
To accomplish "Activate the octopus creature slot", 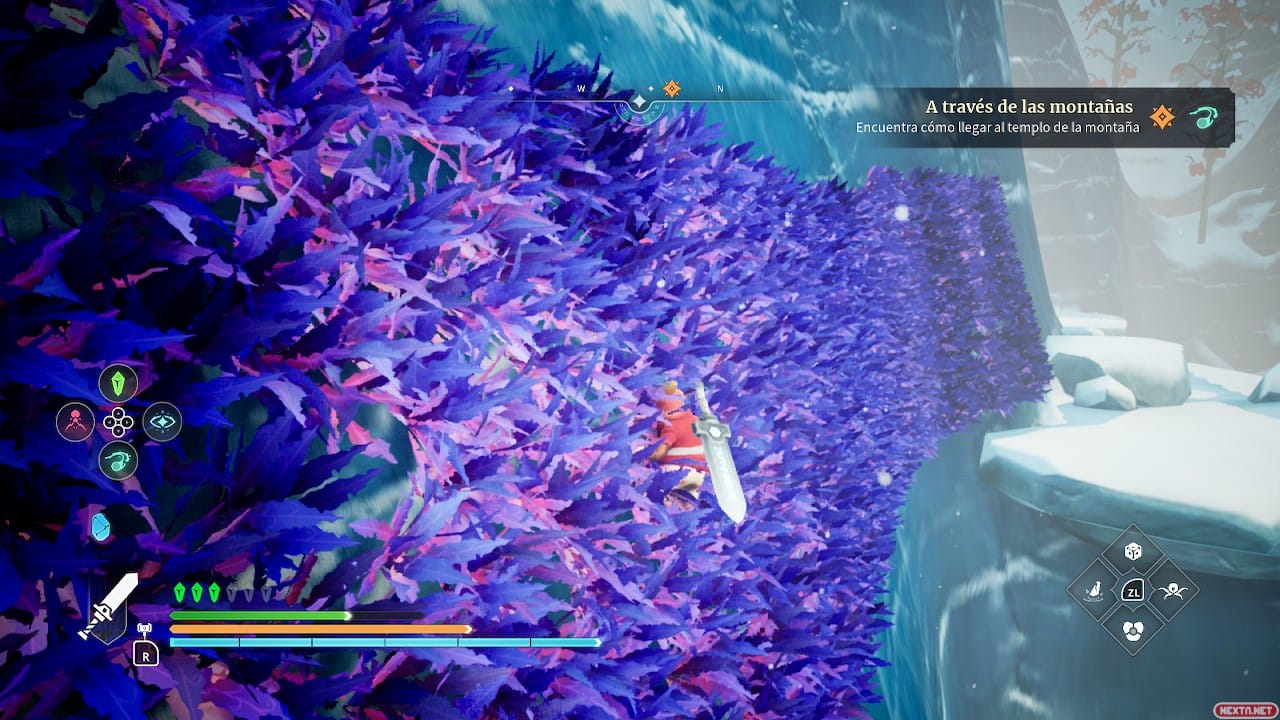I will 1171,590.
